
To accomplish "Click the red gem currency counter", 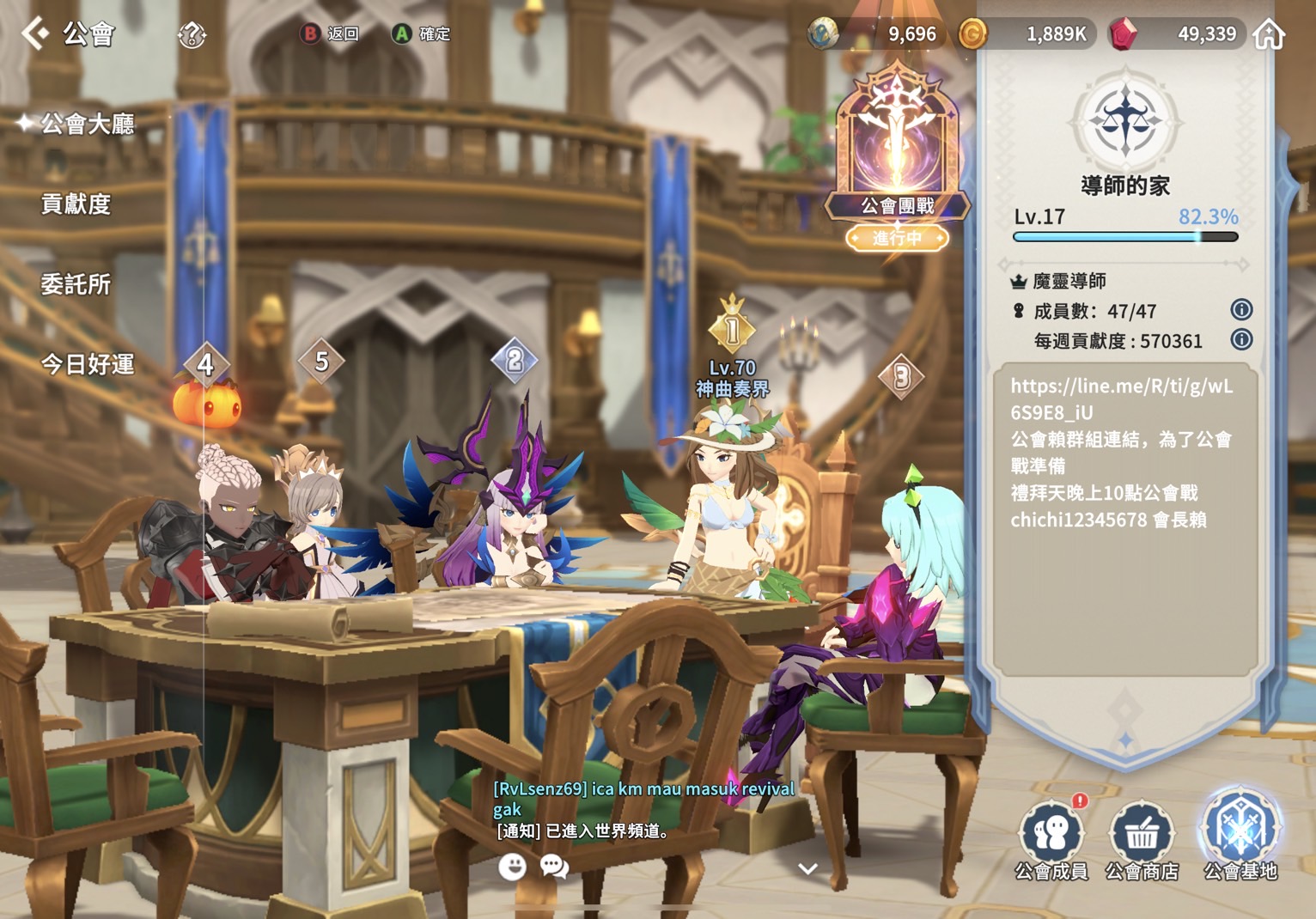I will click(x=1179, y=34).
